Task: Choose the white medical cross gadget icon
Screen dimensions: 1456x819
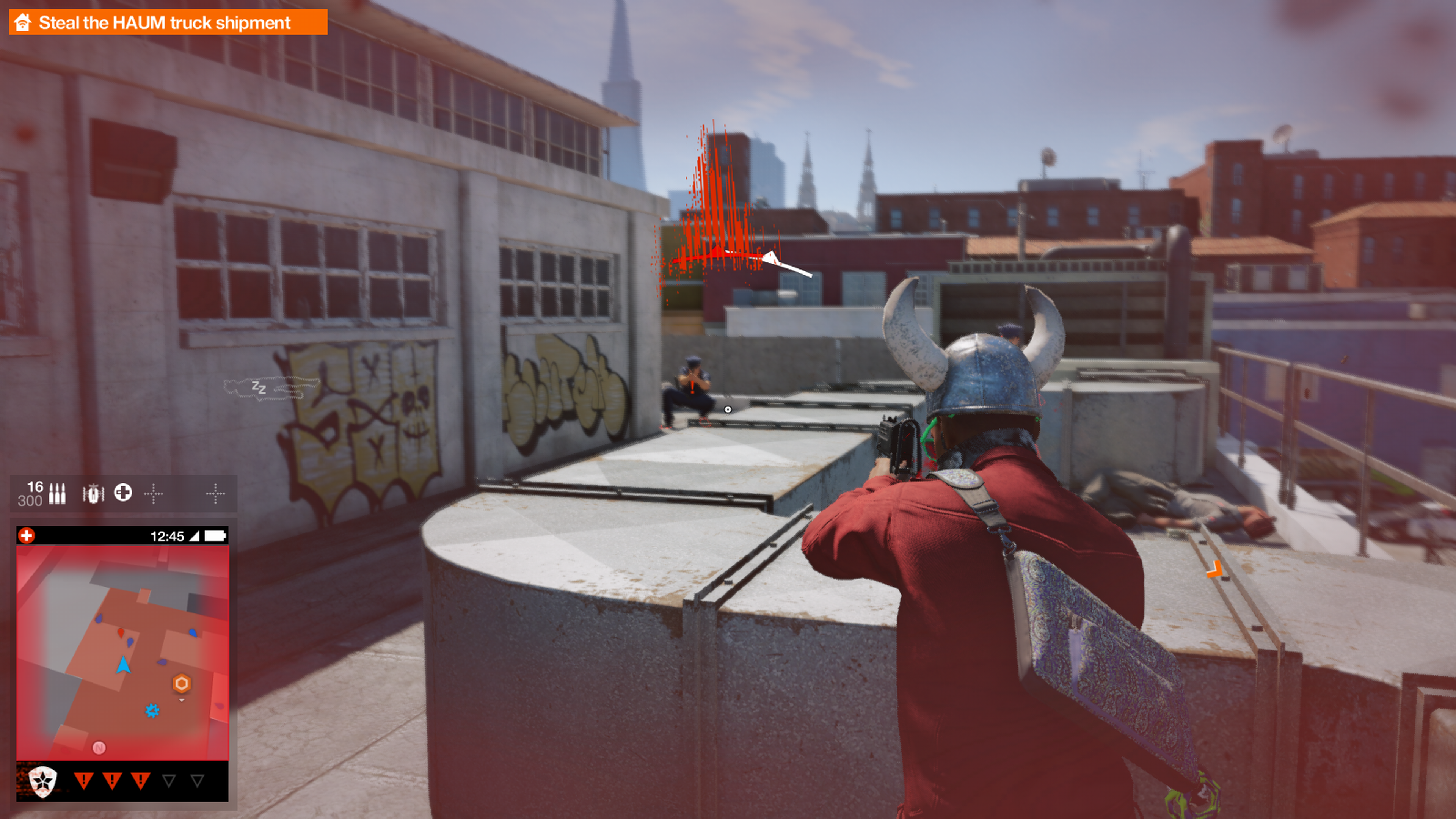Action: point(122,493)
